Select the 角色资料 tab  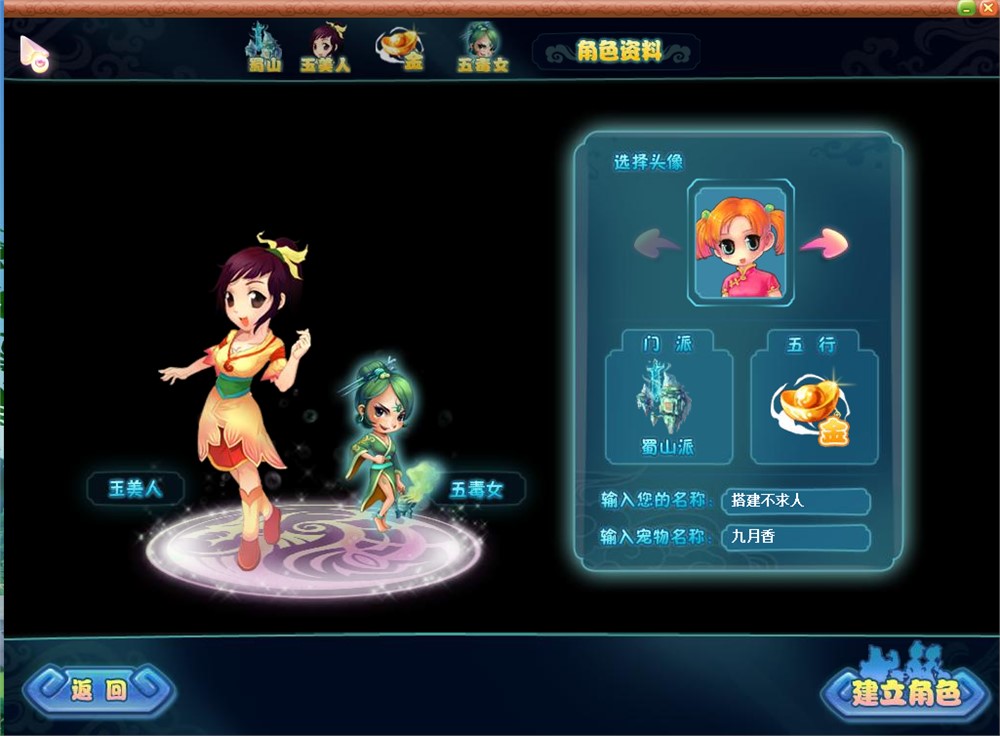618,51
